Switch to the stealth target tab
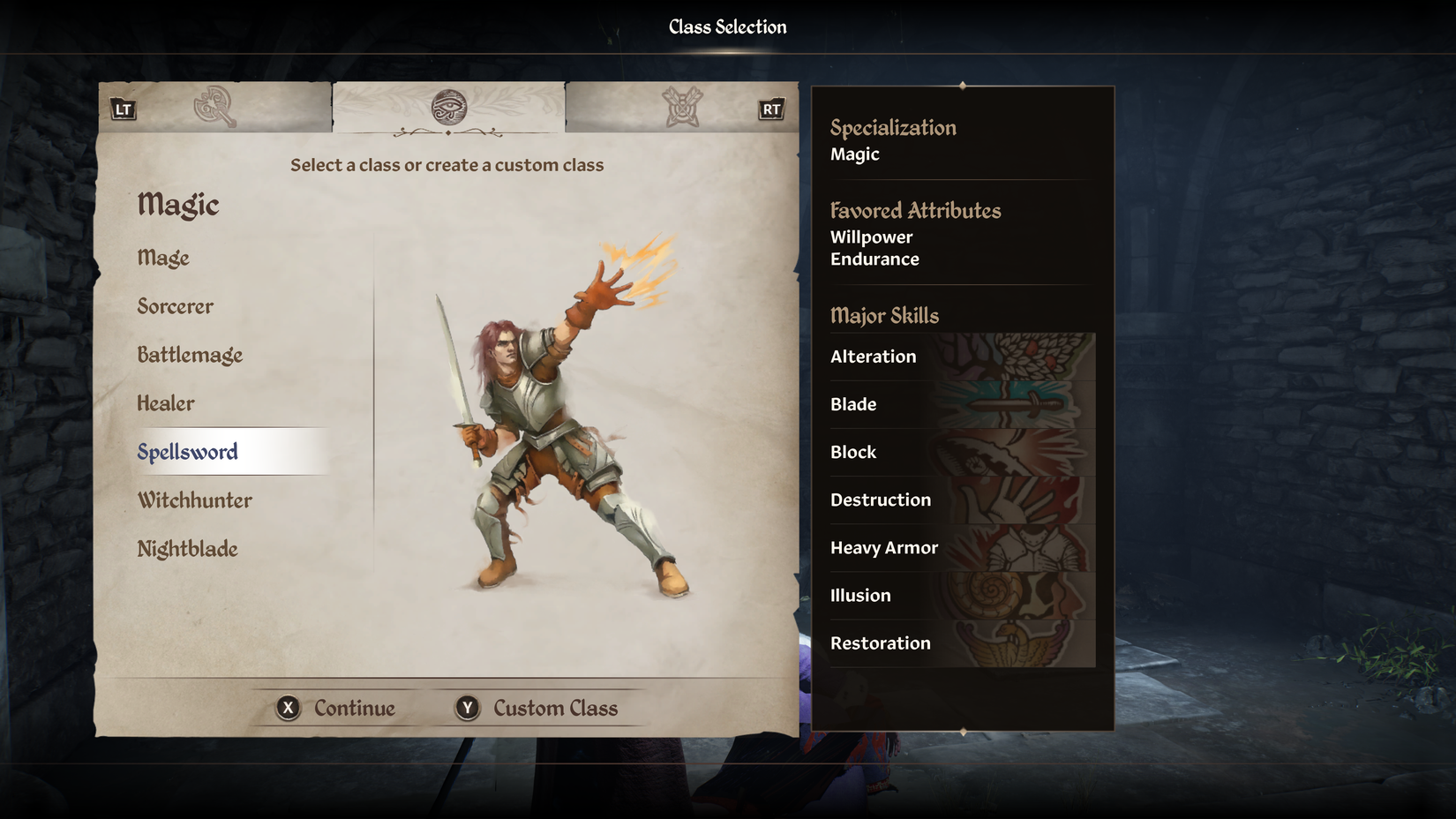 (682, 107)
